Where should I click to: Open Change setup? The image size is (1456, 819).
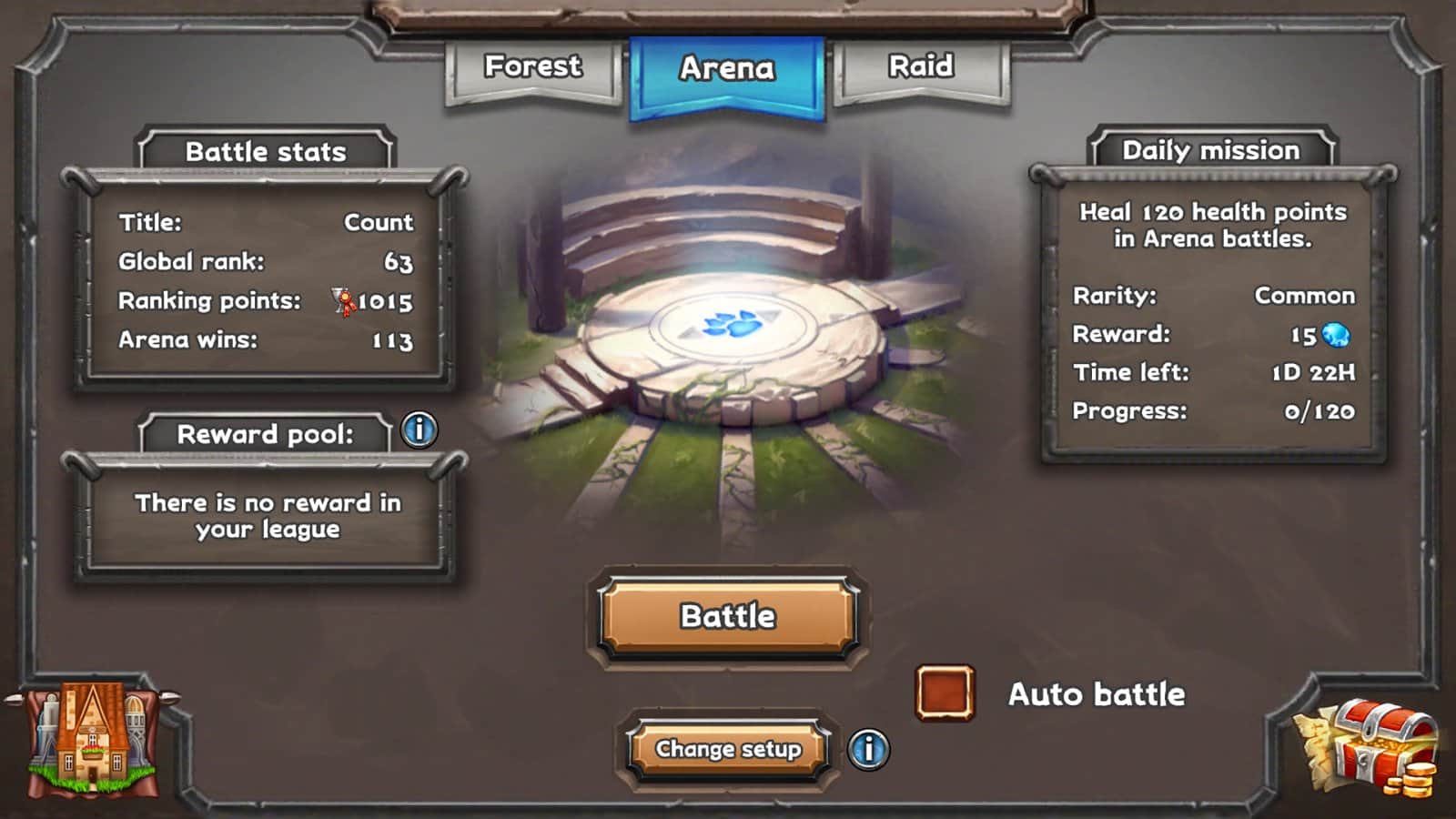[x=728, y=750]
